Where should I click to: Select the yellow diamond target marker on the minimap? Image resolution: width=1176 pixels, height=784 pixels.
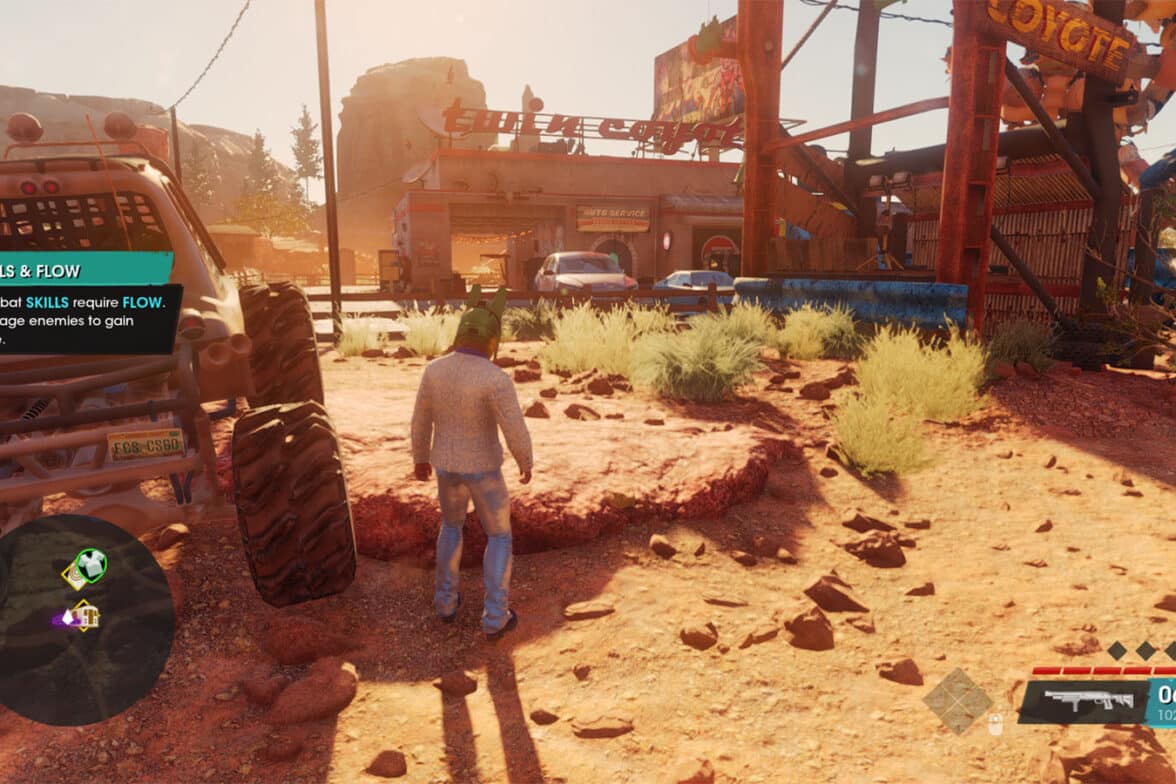coord(73,575)
